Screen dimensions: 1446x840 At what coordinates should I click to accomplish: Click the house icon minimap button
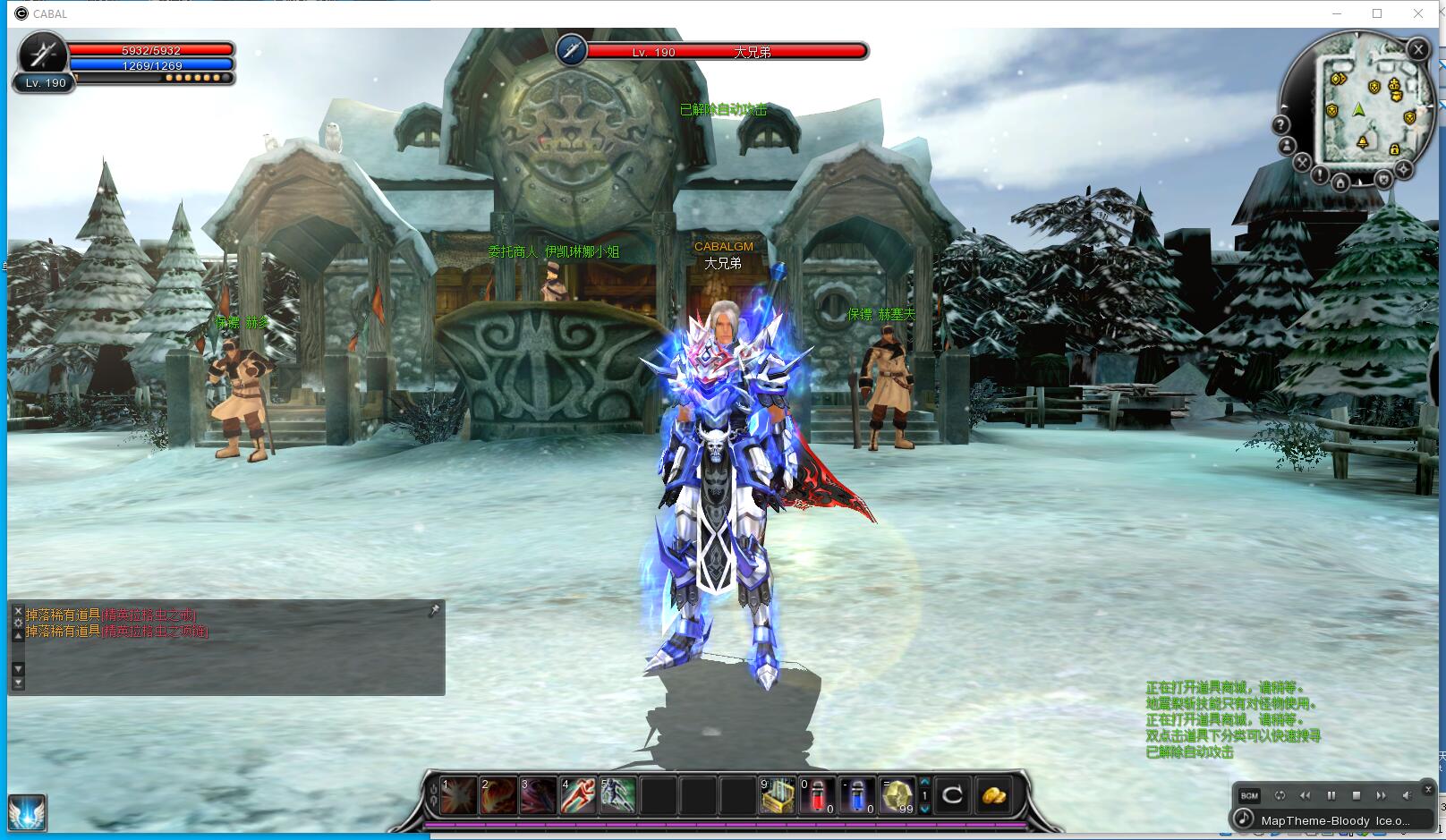tap(1340, 183)
